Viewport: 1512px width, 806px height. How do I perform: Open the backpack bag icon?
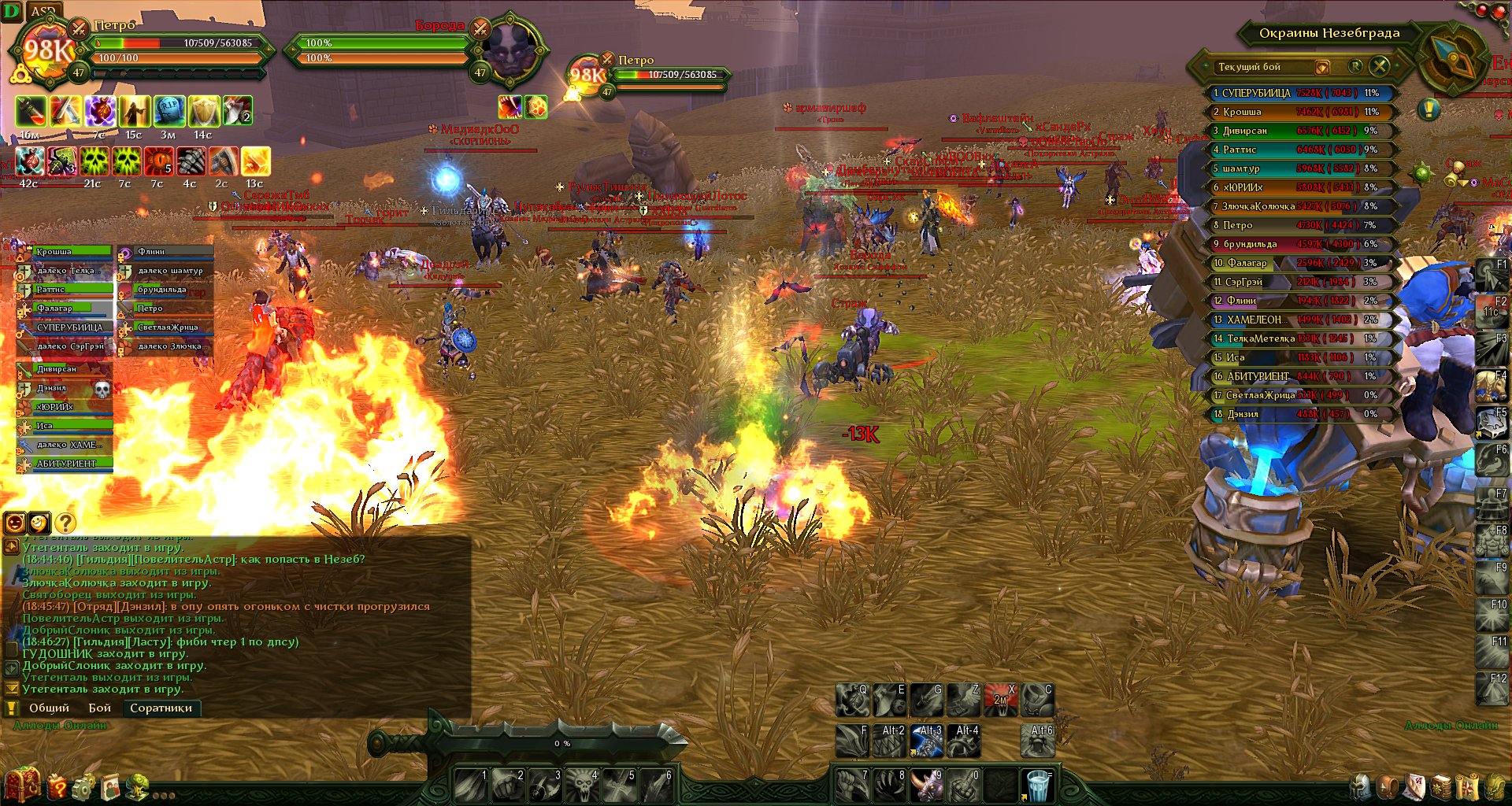pyautogui.click(x=1388, y=786)
